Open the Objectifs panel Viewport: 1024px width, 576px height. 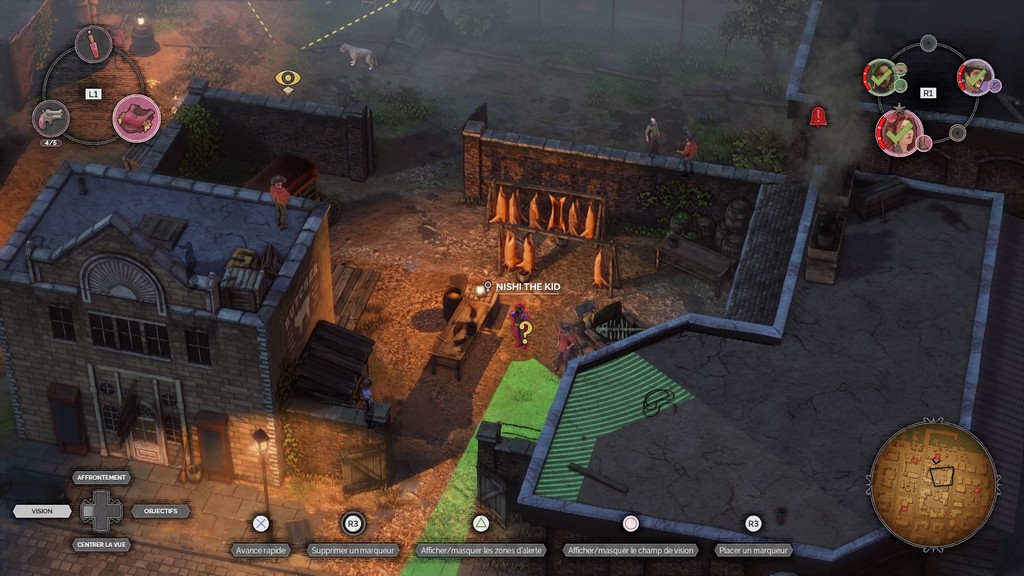[x=161, y=511]
